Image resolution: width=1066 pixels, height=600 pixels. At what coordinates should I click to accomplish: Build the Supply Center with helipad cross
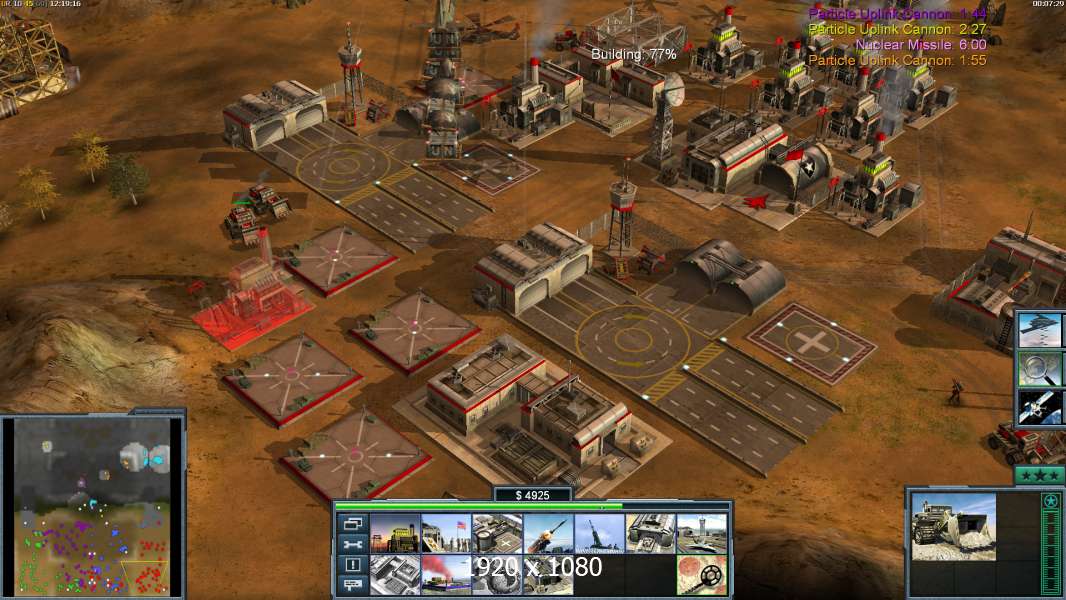497,534
